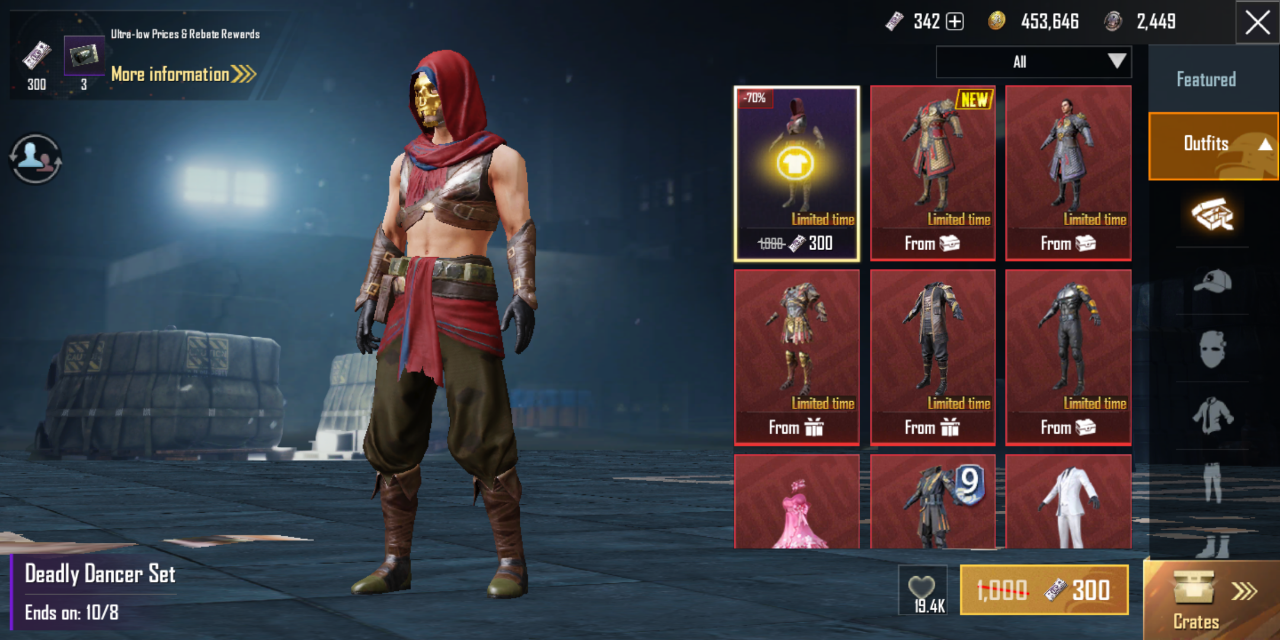Open the All filter dropdown

tap(1033, 62)
